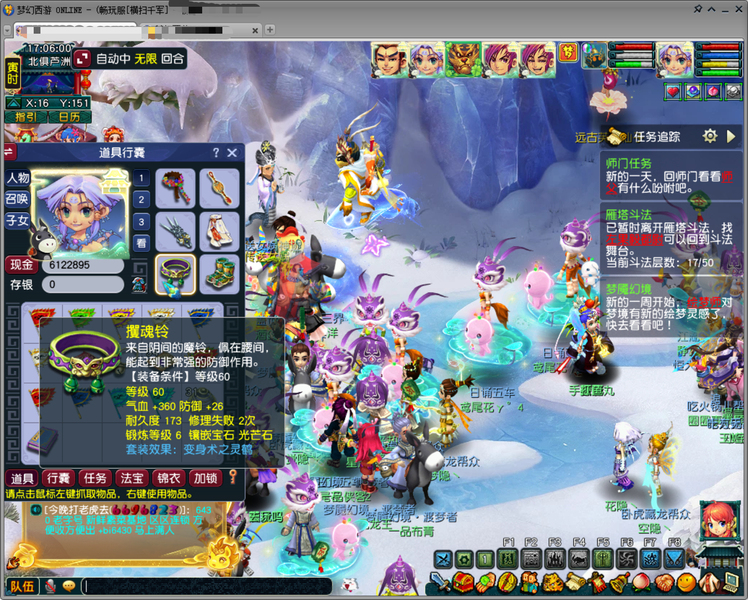Open the 指引 guide button
Viewport: 748px width, 600px height.
pos(25,117)
